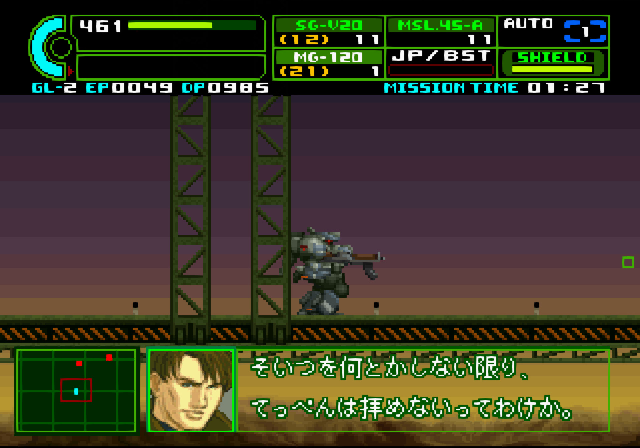Switch to the MSL.45-A missile slot
The image size is (640, 448).
point(440,31)
